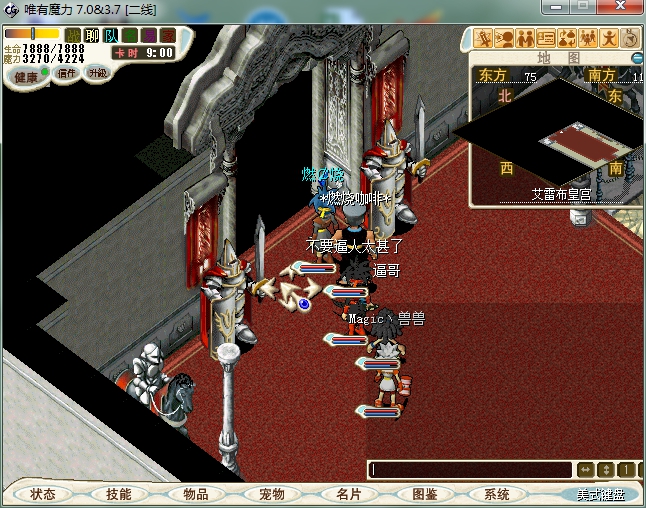646x508 pixels.
Task: Open the 宠物 pets menu
Action: [x=271, y=494]
